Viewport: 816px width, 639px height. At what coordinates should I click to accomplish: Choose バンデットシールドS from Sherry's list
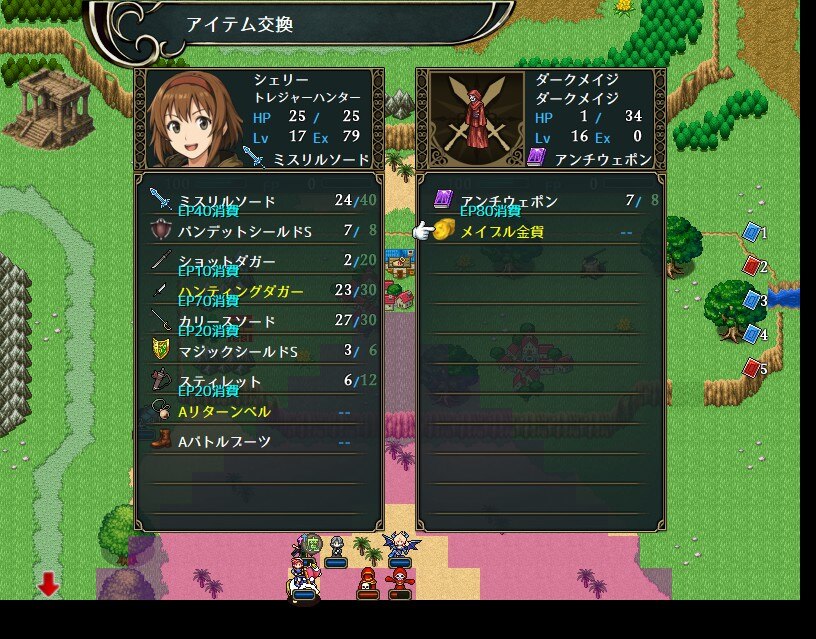click(x=258, y=231)
